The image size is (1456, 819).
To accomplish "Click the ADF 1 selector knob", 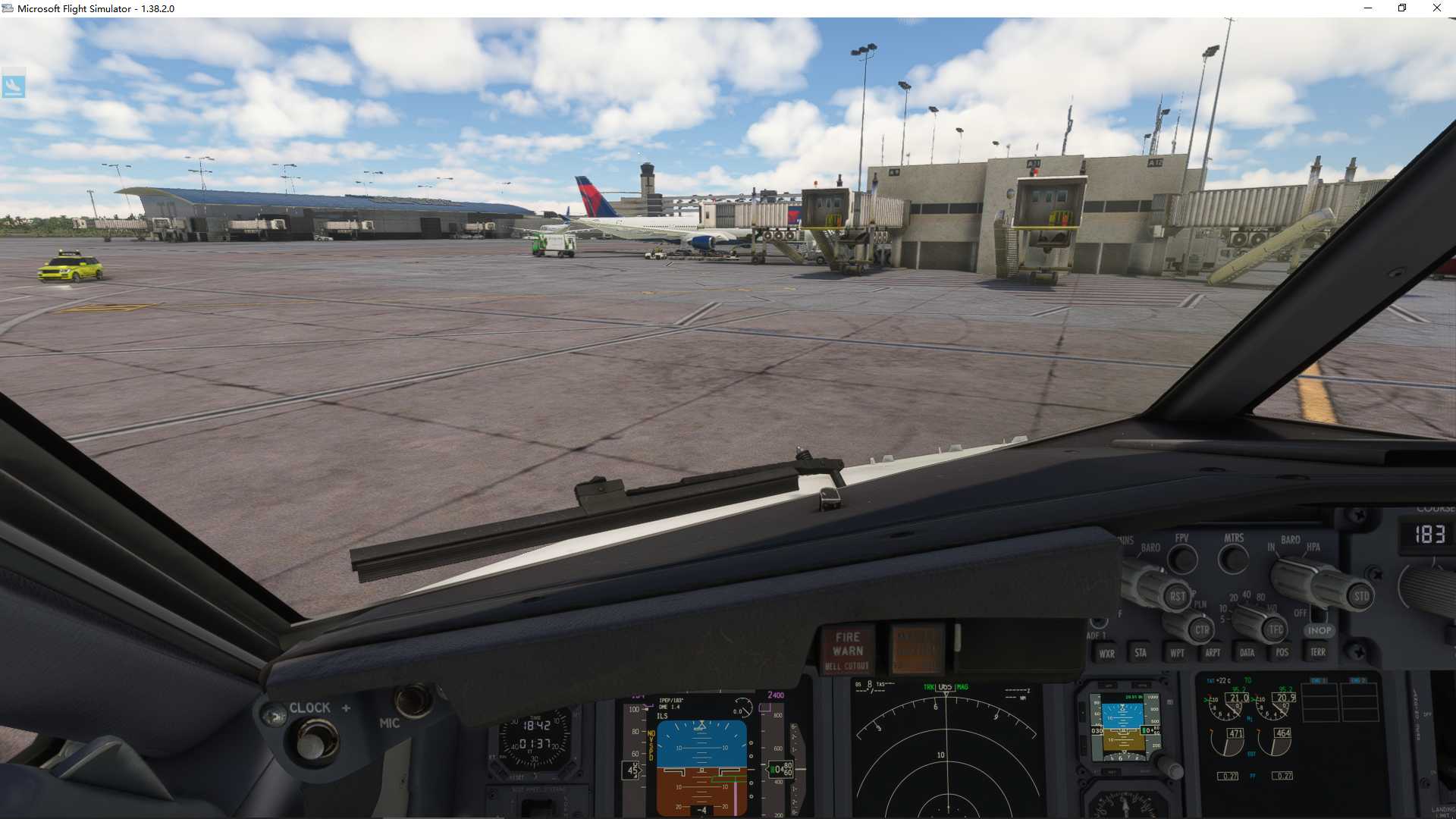I will point(1100,623).
